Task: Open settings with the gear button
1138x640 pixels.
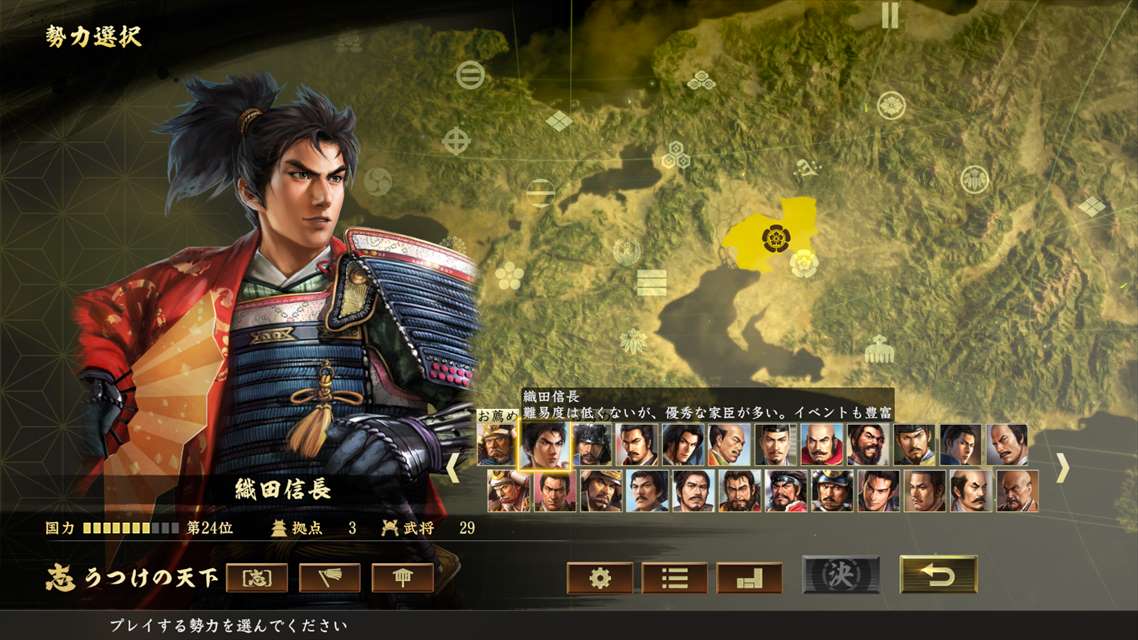Action: pyautogui.click(x=600, y=578)
